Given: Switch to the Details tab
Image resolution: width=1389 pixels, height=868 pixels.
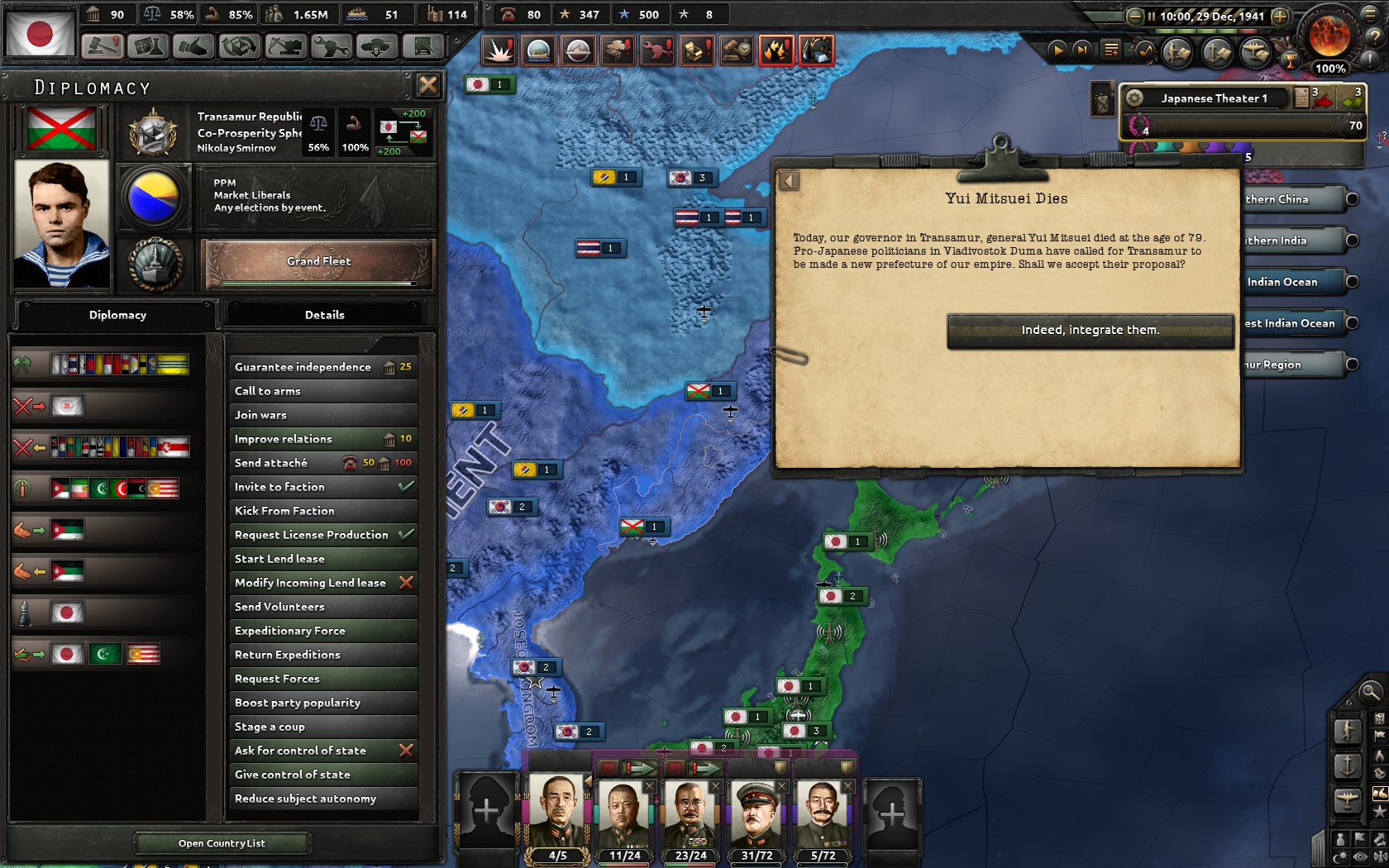Looking at the screenshot, I should click(325, 314).
